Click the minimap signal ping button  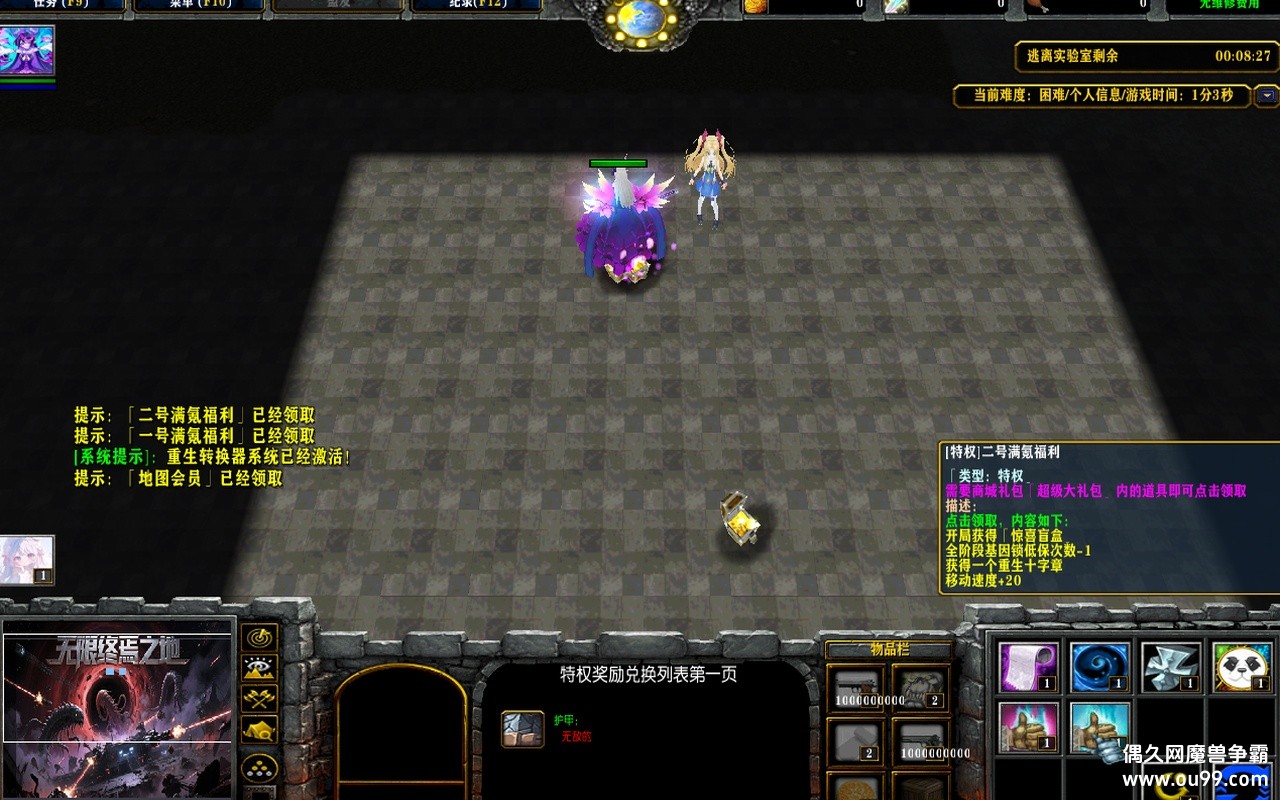click(257, 638)
